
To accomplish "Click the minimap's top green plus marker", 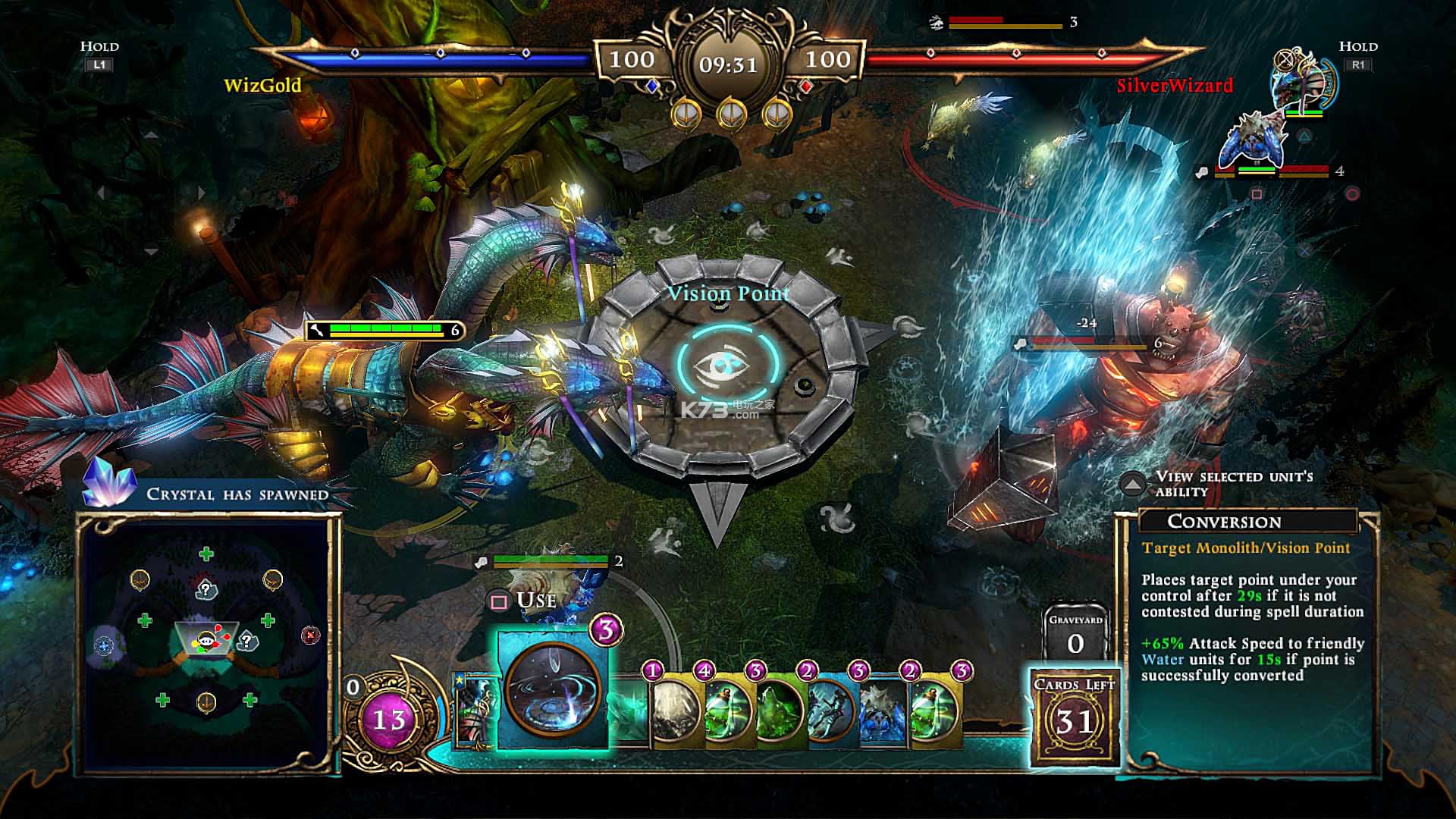I will pyautogui.click(x=206, y=554).
